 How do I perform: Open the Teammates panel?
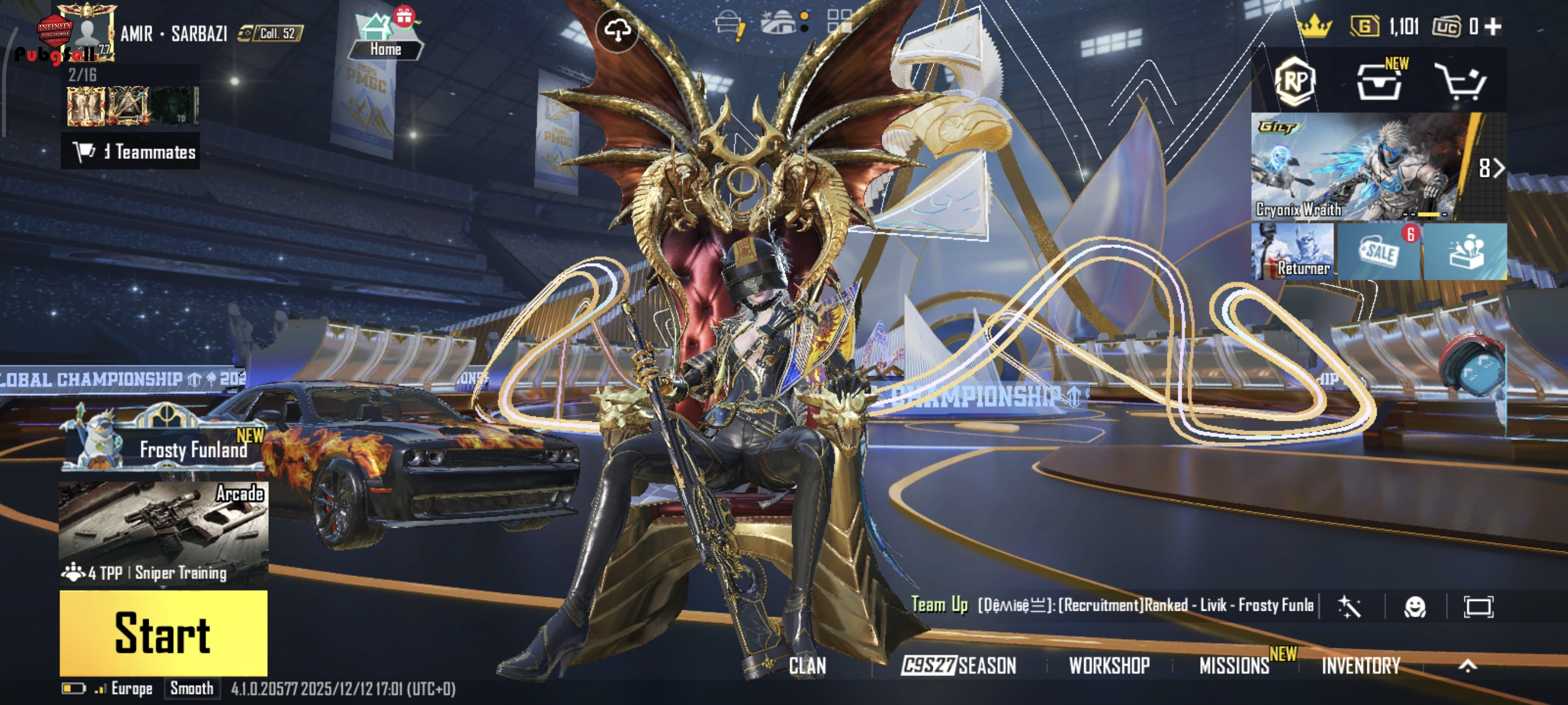pyautogui.click(x=133, y=151)
